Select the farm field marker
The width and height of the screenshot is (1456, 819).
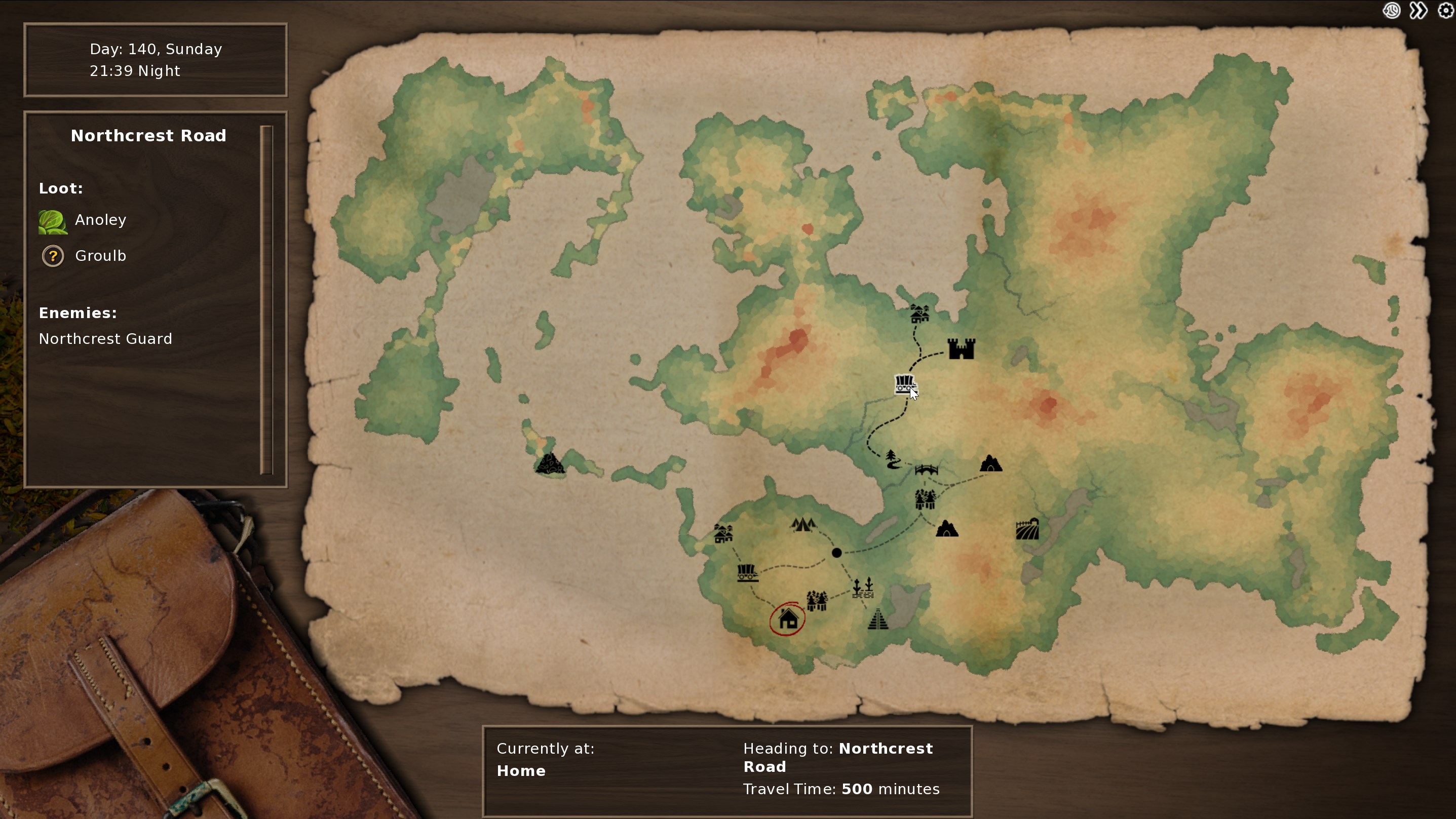(1027, 530)
